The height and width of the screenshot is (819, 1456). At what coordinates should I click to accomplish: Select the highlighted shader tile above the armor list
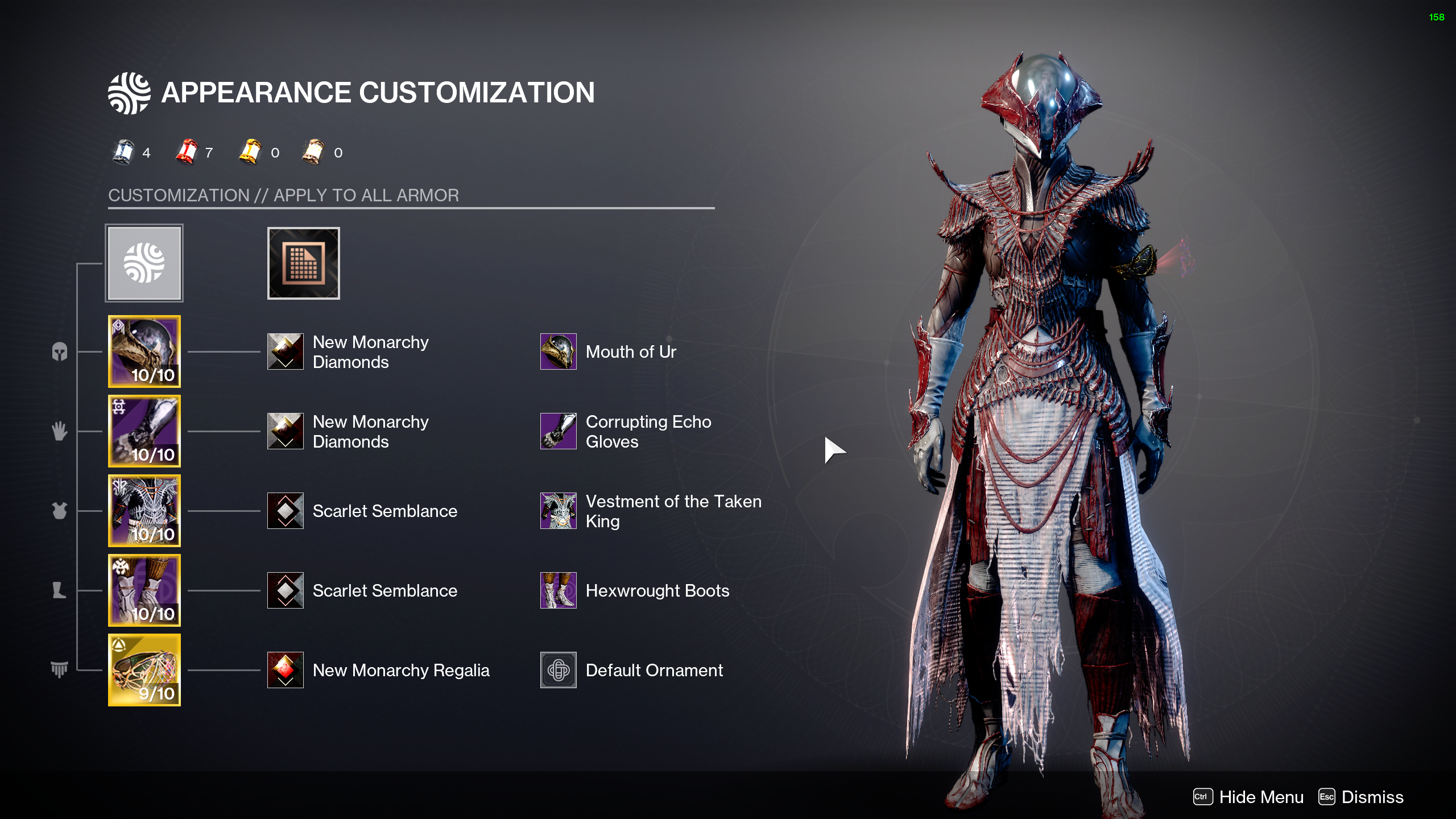pyautogui.click(x=144, y=263)
